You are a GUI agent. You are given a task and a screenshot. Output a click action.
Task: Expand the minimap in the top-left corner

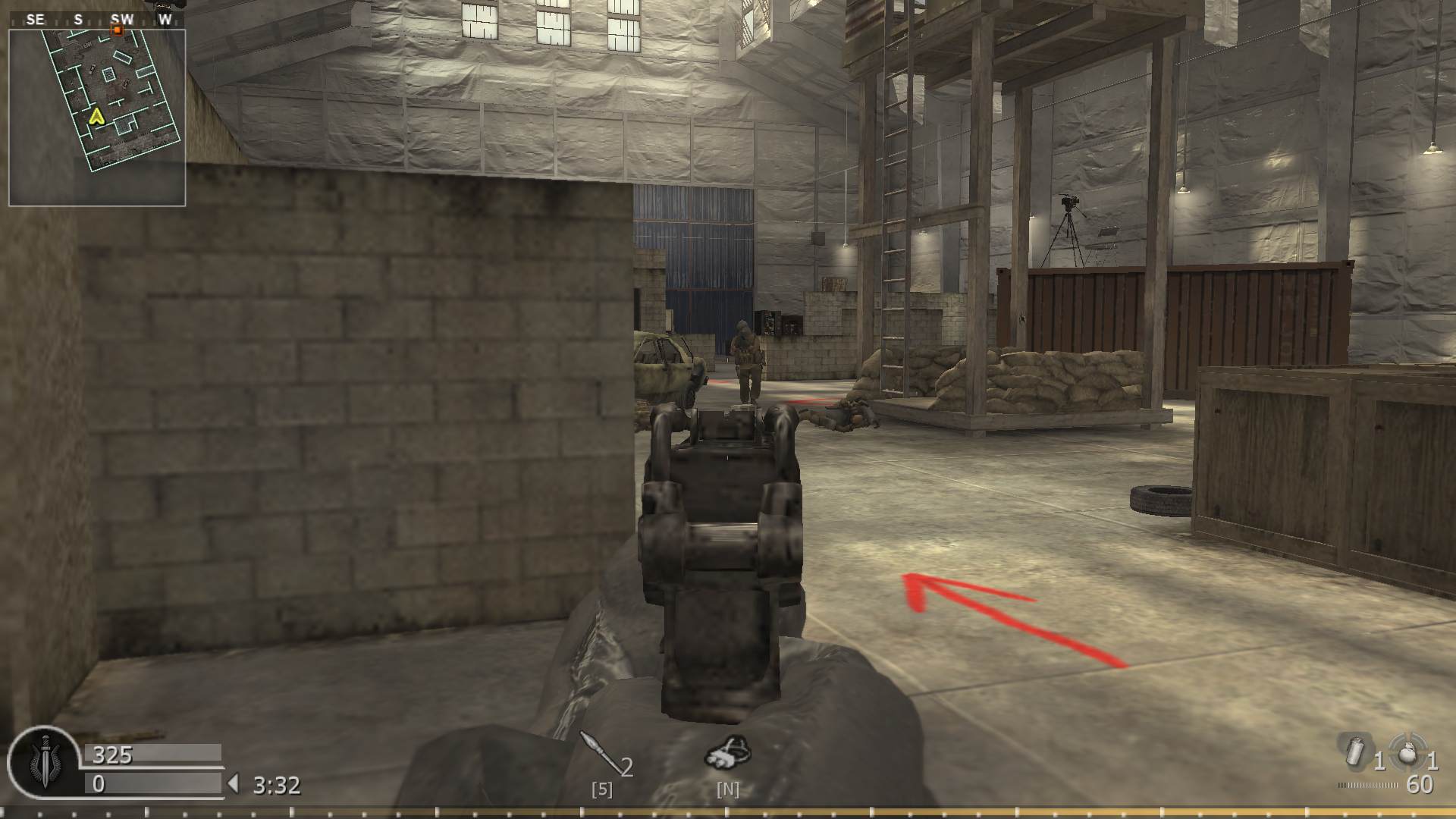point(97,116)
